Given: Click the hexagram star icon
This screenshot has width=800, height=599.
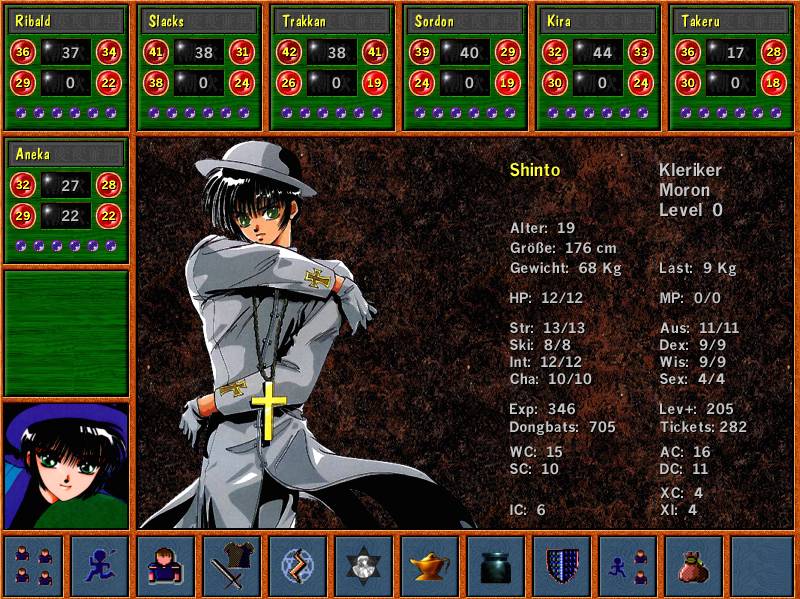Looking at the screenshot, I should [x=364, y=566].
